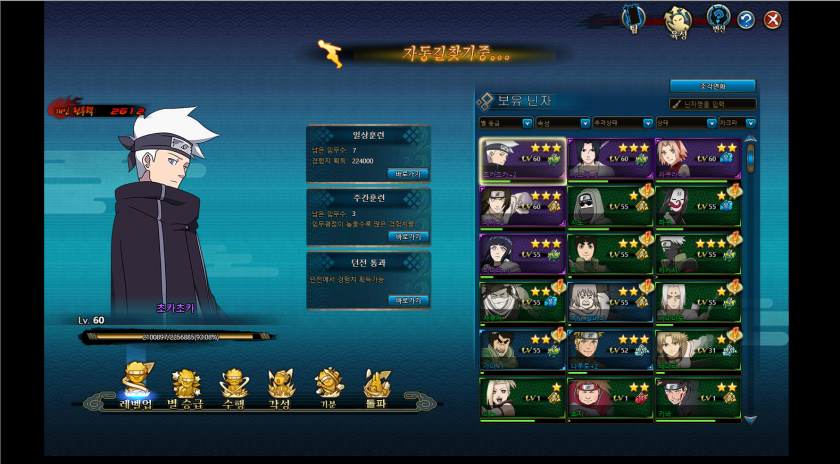840x464 pixels.
Task: Choose the 수행 icon in the bottom bar
Action: (x=232, y=386)
